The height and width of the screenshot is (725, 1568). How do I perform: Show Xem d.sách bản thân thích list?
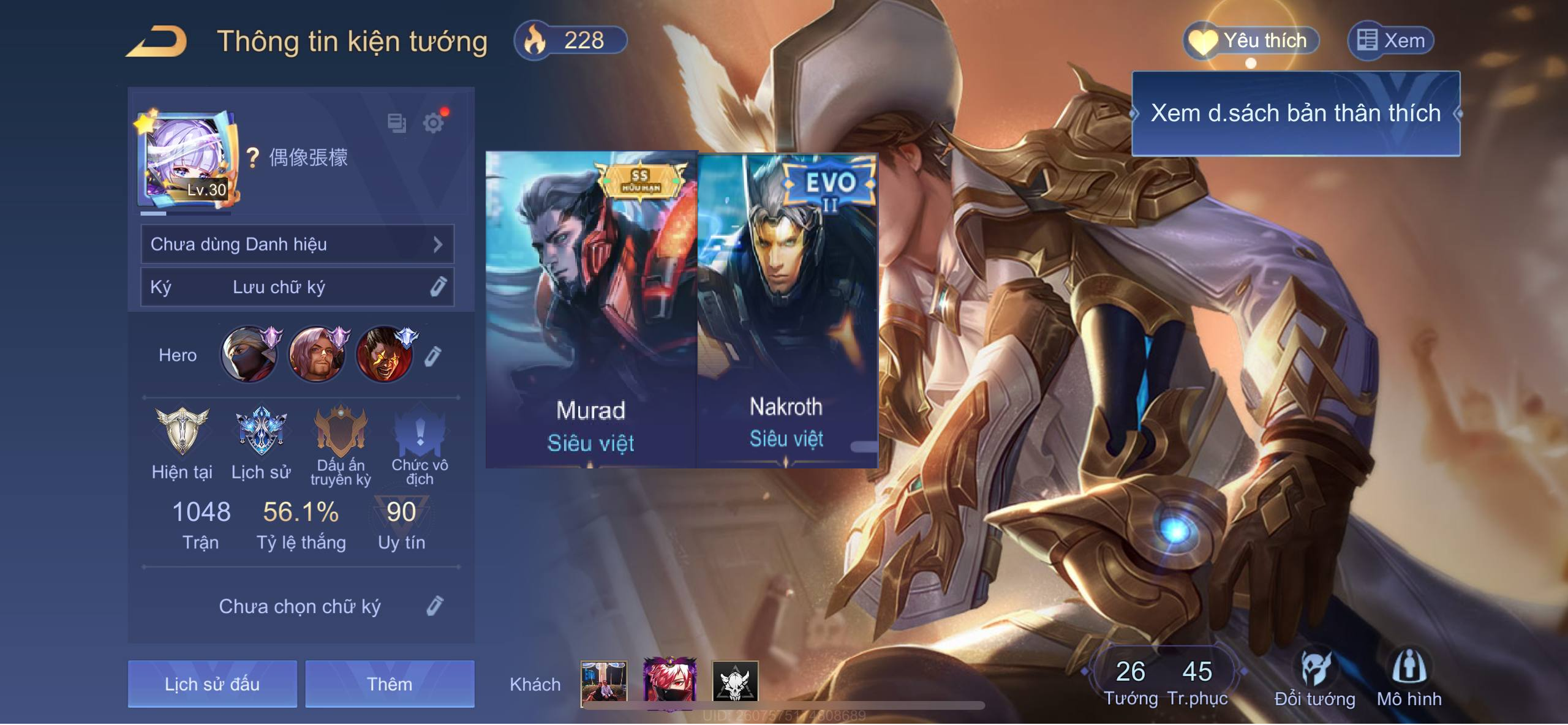pos(1295,113)
